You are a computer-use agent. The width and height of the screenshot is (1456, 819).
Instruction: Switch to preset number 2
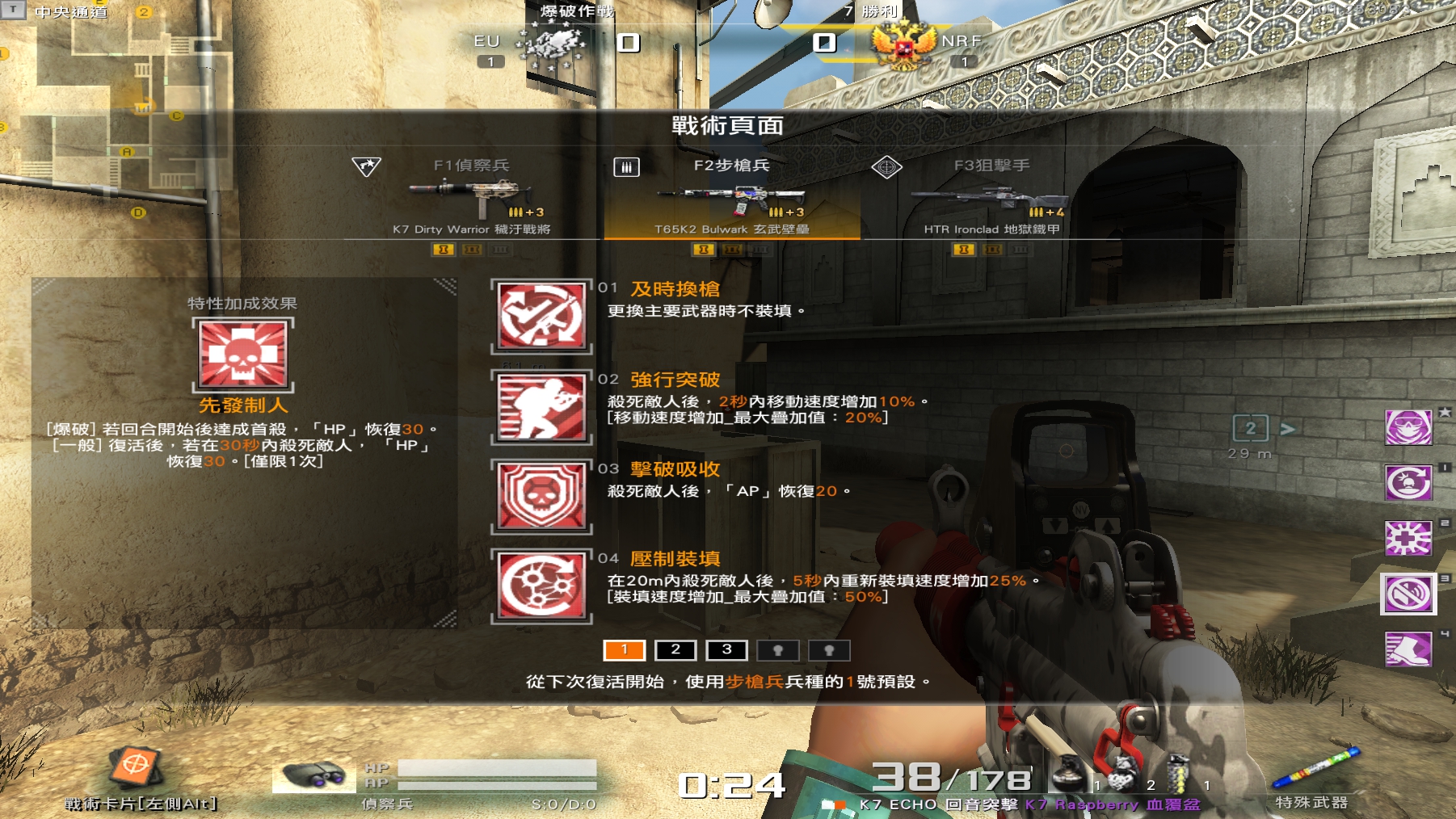pyautogui.click(x=675, y=650)
